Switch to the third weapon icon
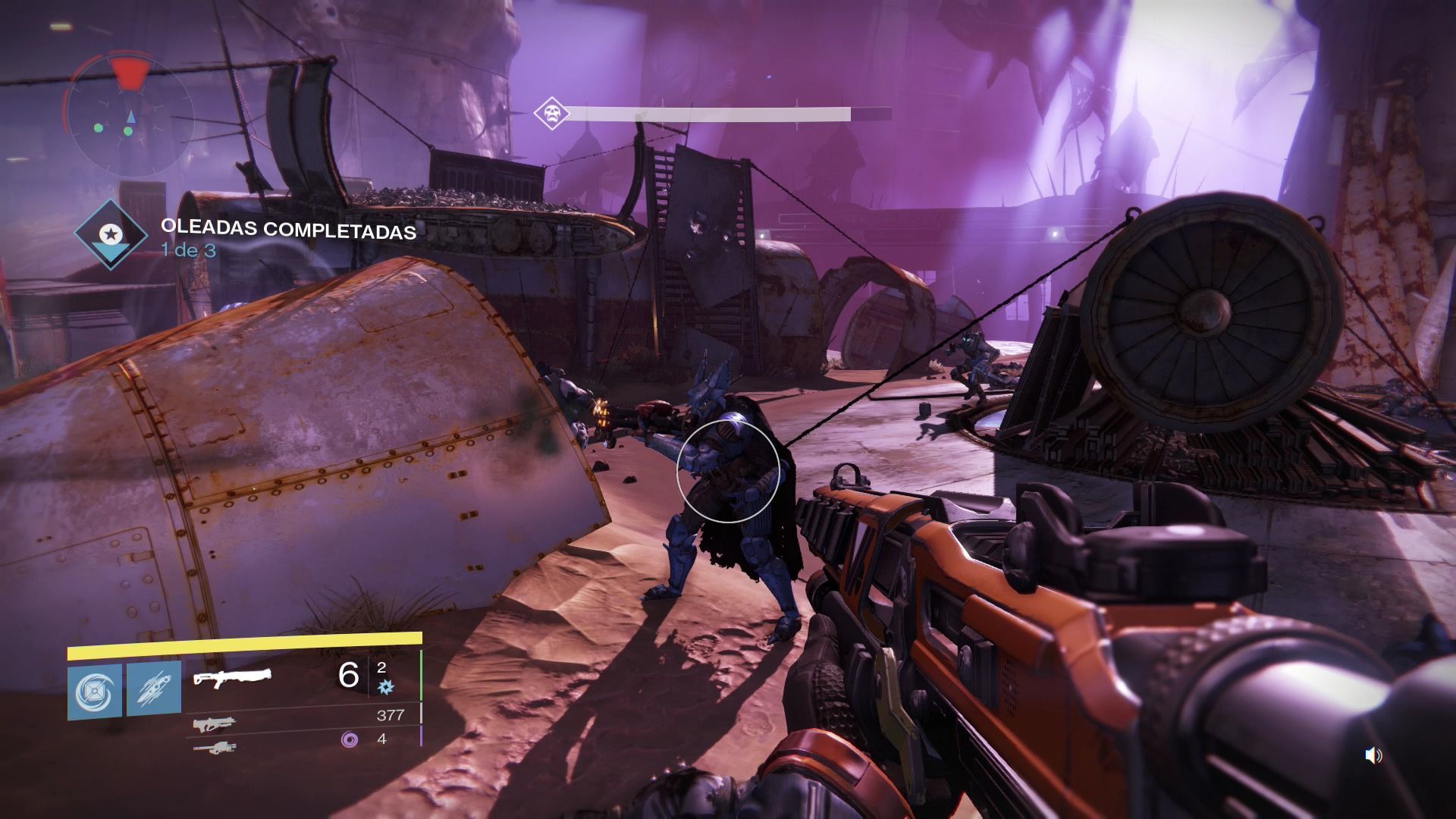1456x819 pixels. click(x=214, y=748)
